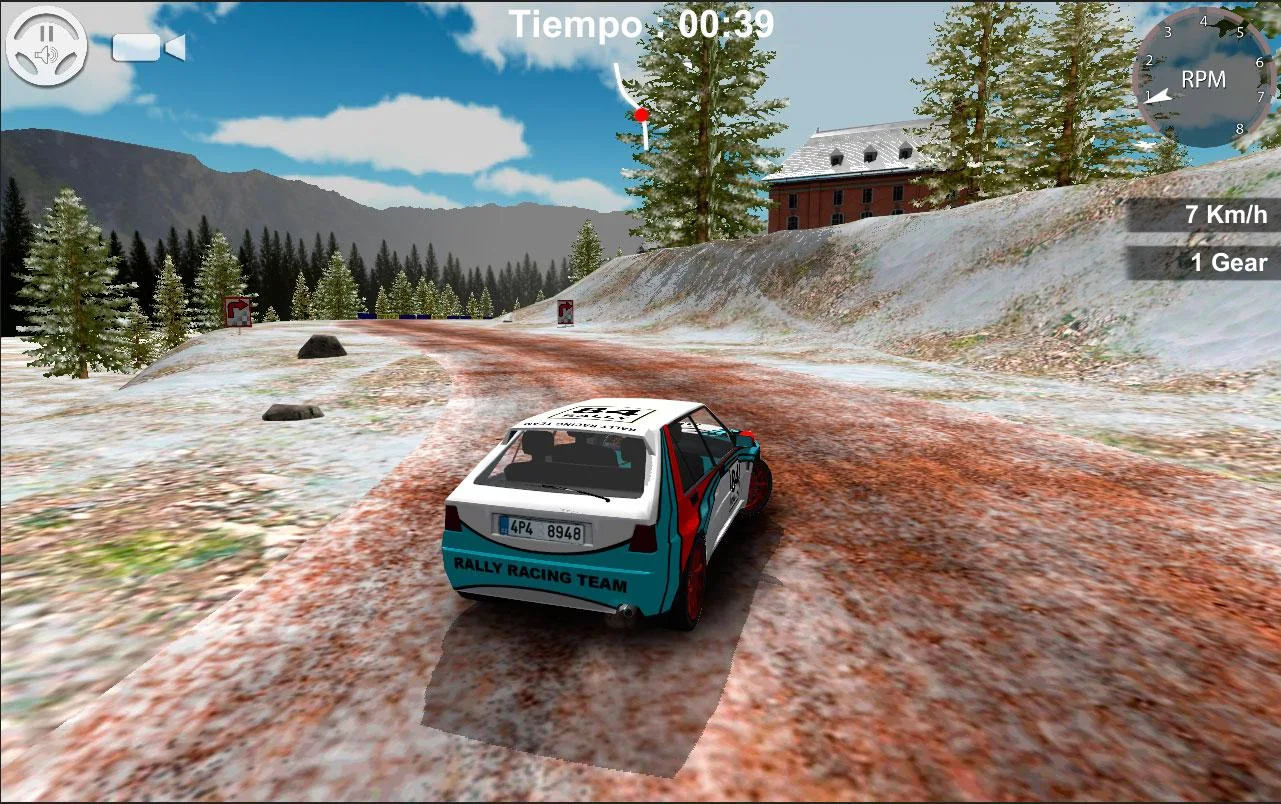Image resolution: width=1281 pixels, height=804 pixels.
Task: Switch view with the camera icon
Action: point(148,47)
